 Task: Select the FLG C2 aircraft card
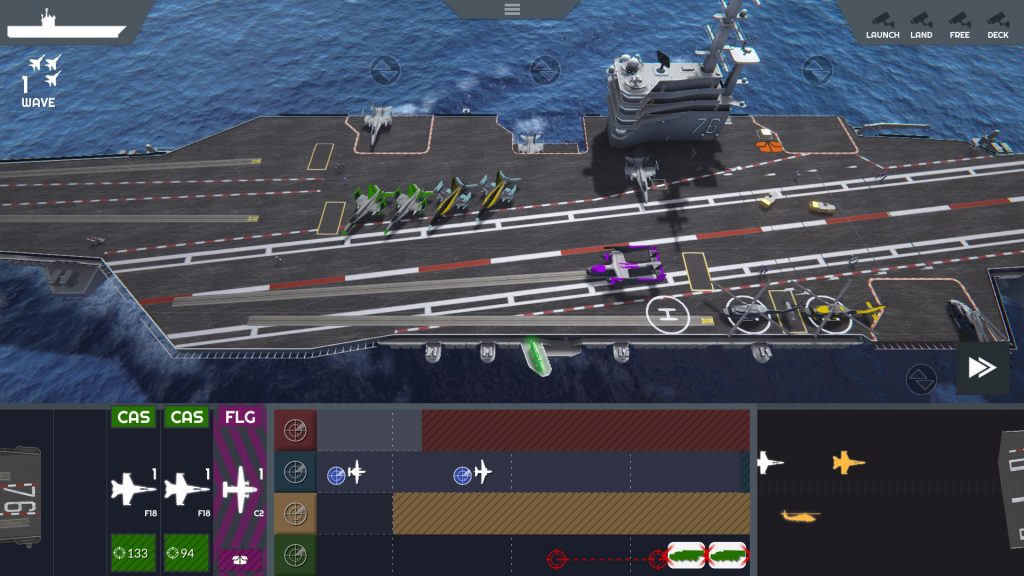click(x=240, y=490)
